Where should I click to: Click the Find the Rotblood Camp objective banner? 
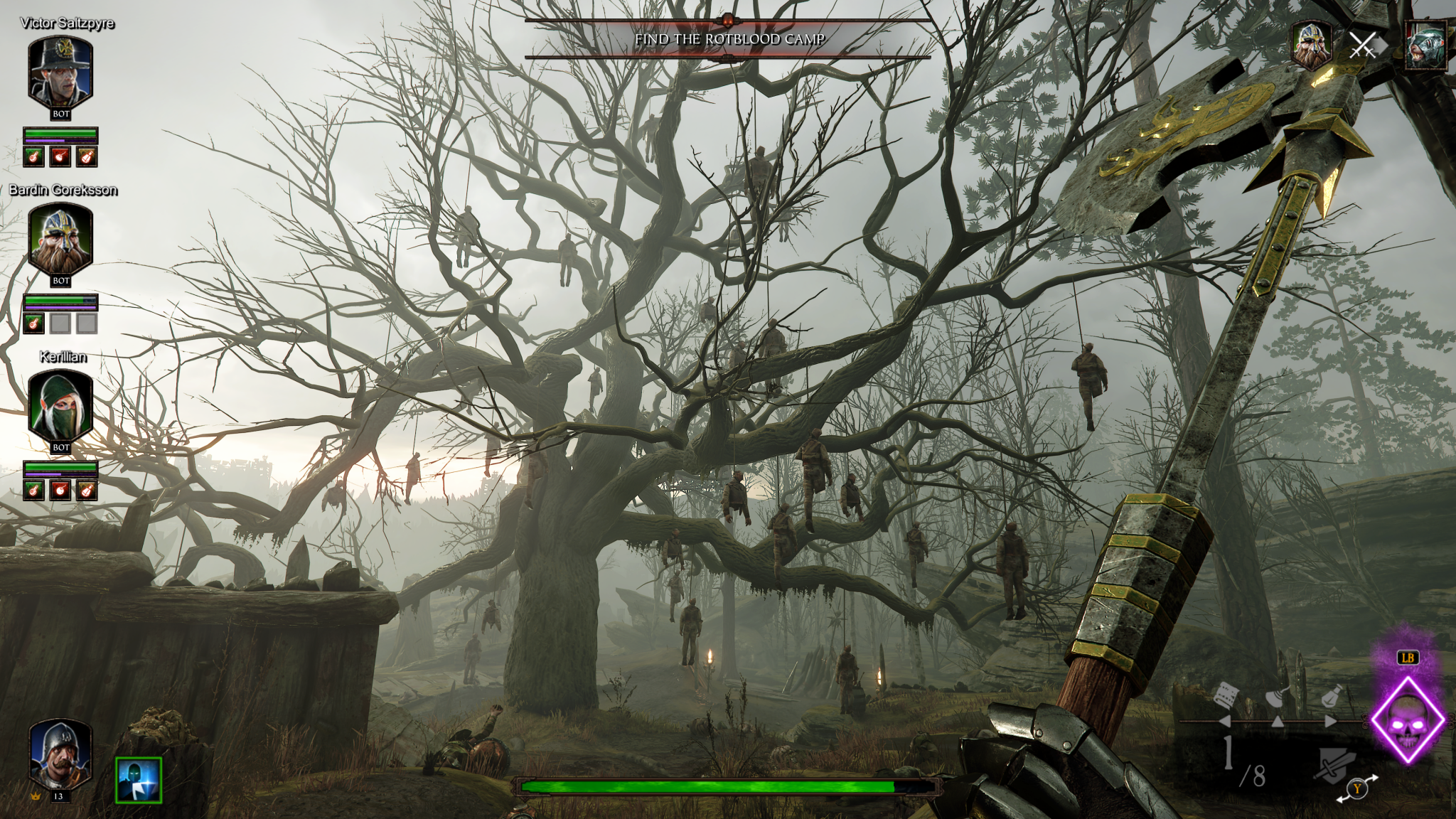click(729, 39)
